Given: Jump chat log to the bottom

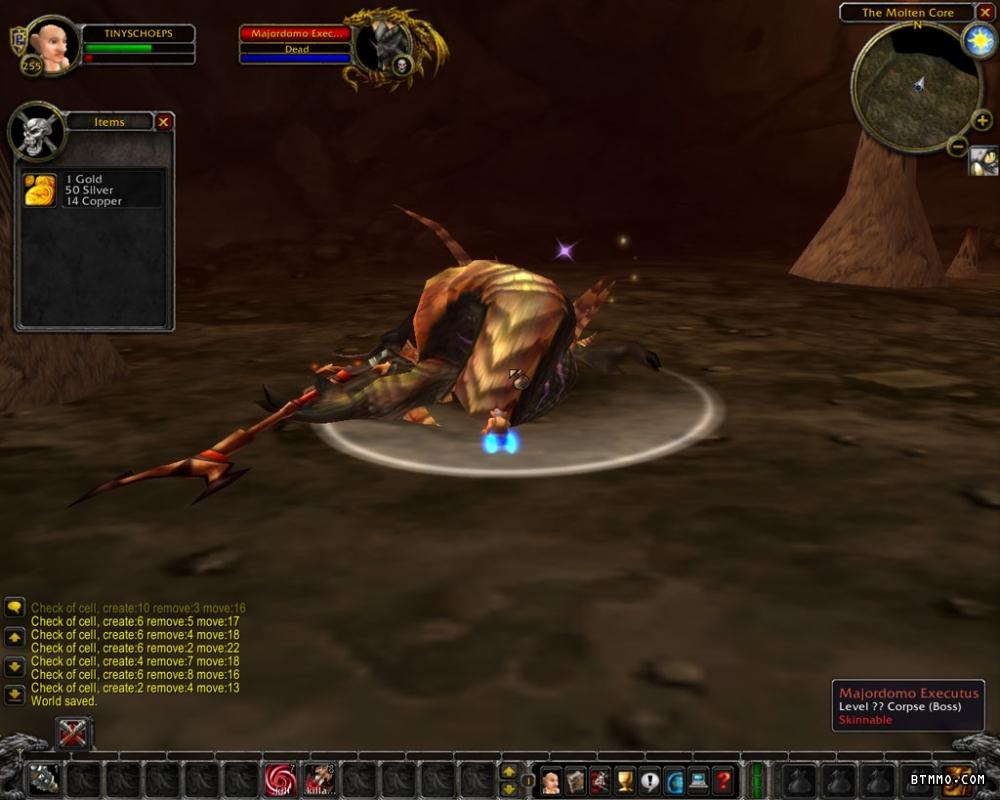Looking at the screenshot, I should [15, 693].
